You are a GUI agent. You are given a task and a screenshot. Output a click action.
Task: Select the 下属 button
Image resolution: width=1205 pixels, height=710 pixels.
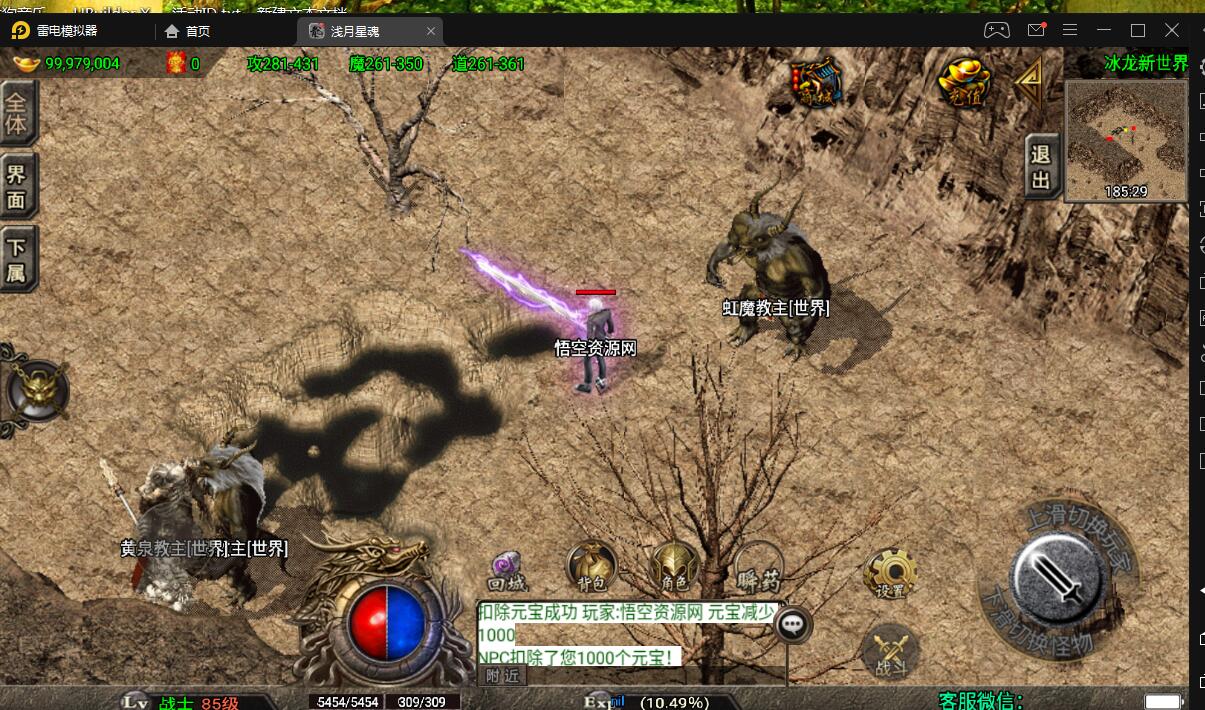tap(17, 259)
